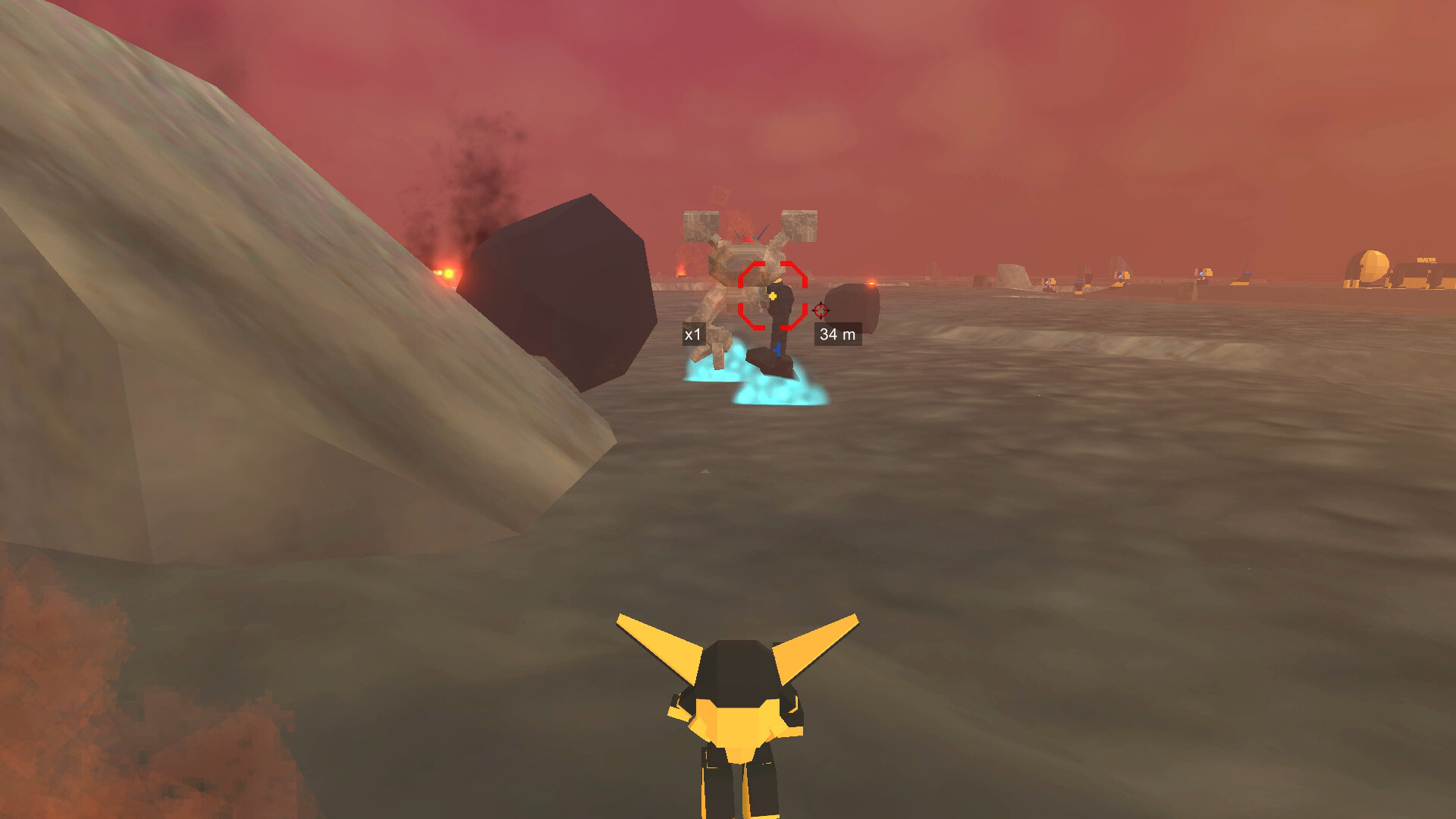This screenshot has height=819, width=1456.
Task: Click the yellow cross hit marker
Action: (x=773, y=296)
